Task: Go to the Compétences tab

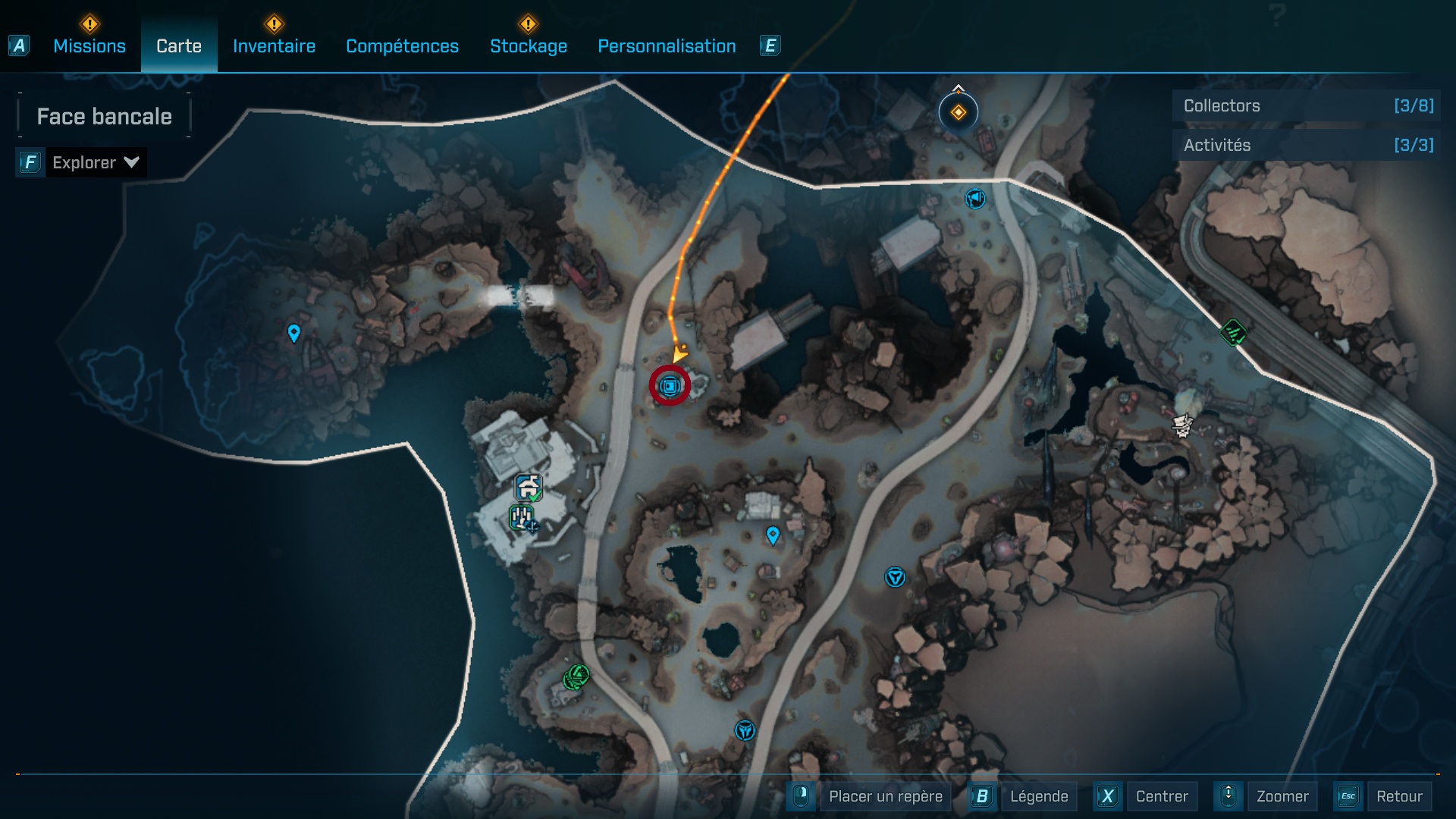Action: point(402,46)
